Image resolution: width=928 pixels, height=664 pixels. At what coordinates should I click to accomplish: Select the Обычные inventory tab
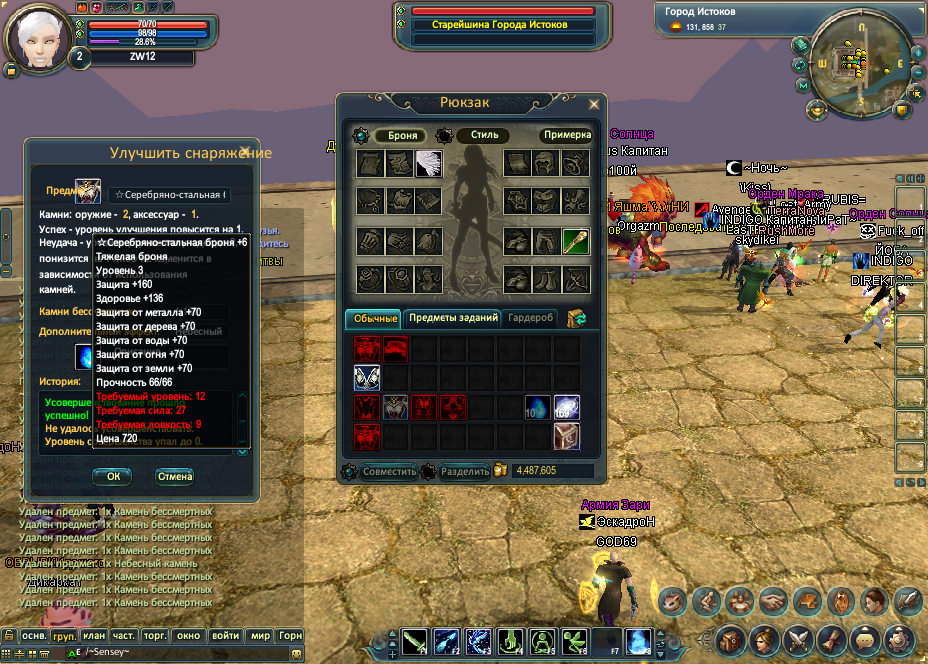tap(374, 318)
